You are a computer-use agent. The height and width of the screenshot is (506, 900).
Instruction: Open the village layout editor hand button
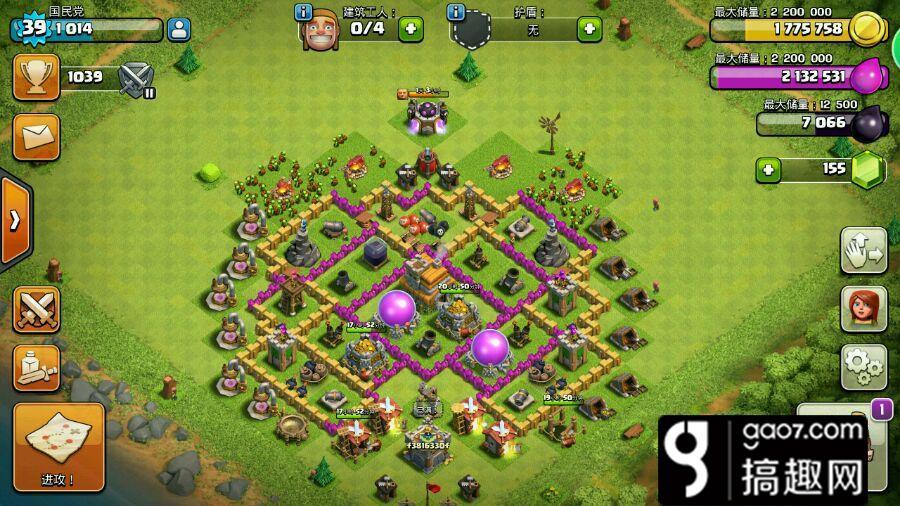tap(863, 250)
